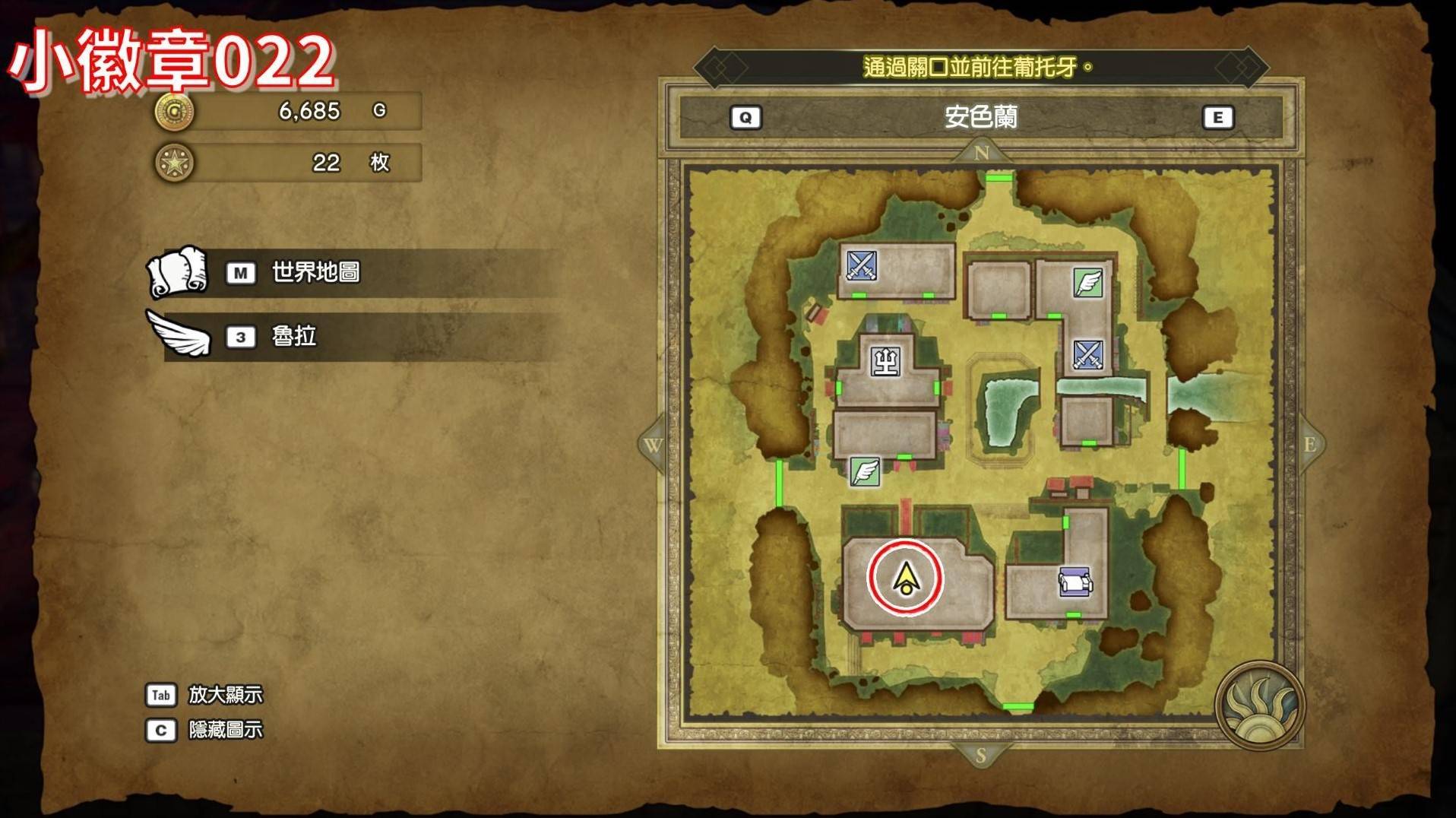Select the 魯拉 fast-travel option
This screenshot has height=818, width=1456.
pos(293,336)
